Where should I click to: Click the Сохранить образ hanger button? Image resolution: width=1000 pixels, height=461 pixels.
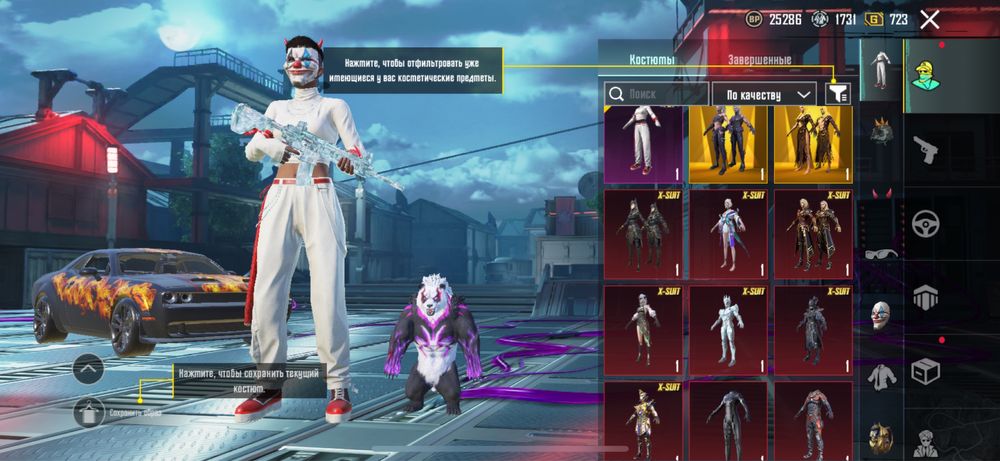point(89,410)
